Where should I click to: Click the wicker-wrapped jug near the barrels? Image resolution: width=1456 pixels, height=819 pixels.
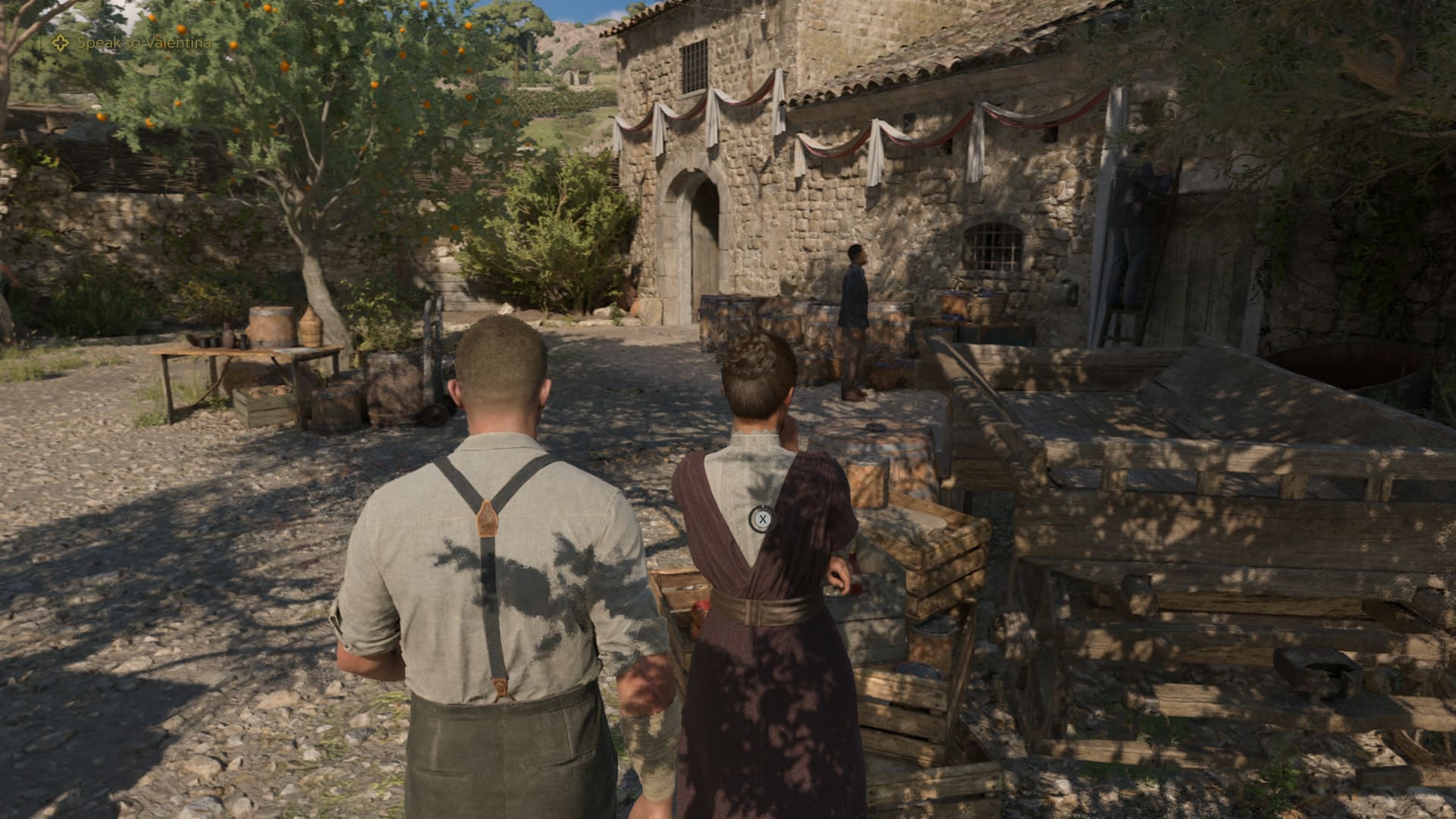click(312, 330)
